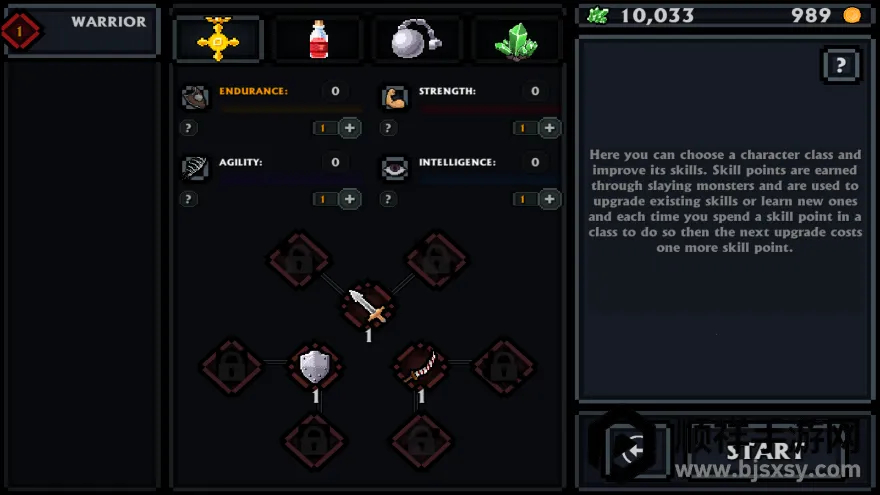
Task: Select the sword skill node
Action: coord(368,304)
